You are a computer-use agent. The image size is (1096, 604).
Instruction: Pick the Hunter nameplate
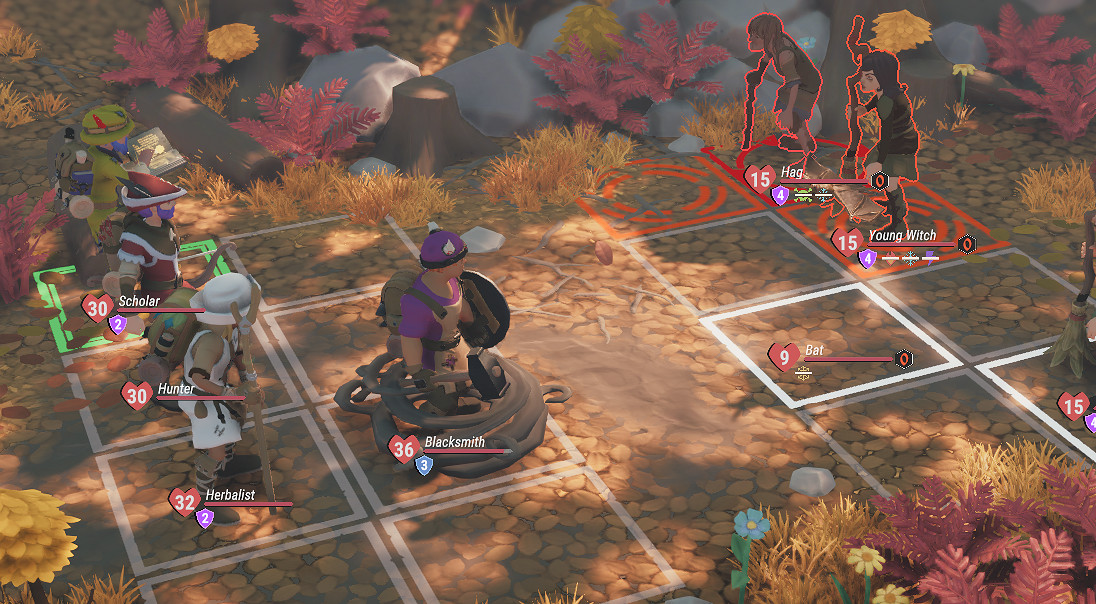174,389
